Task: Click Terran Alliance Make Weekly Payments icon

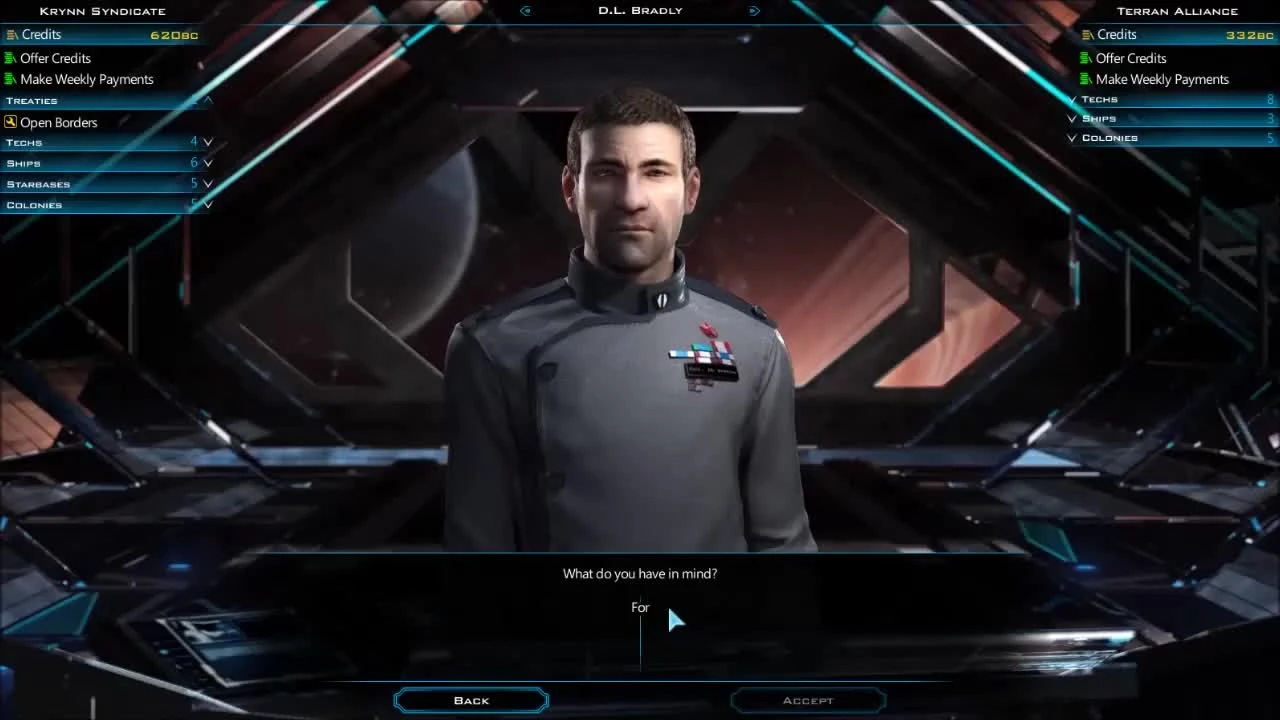Action: (x=1086, y=79)
